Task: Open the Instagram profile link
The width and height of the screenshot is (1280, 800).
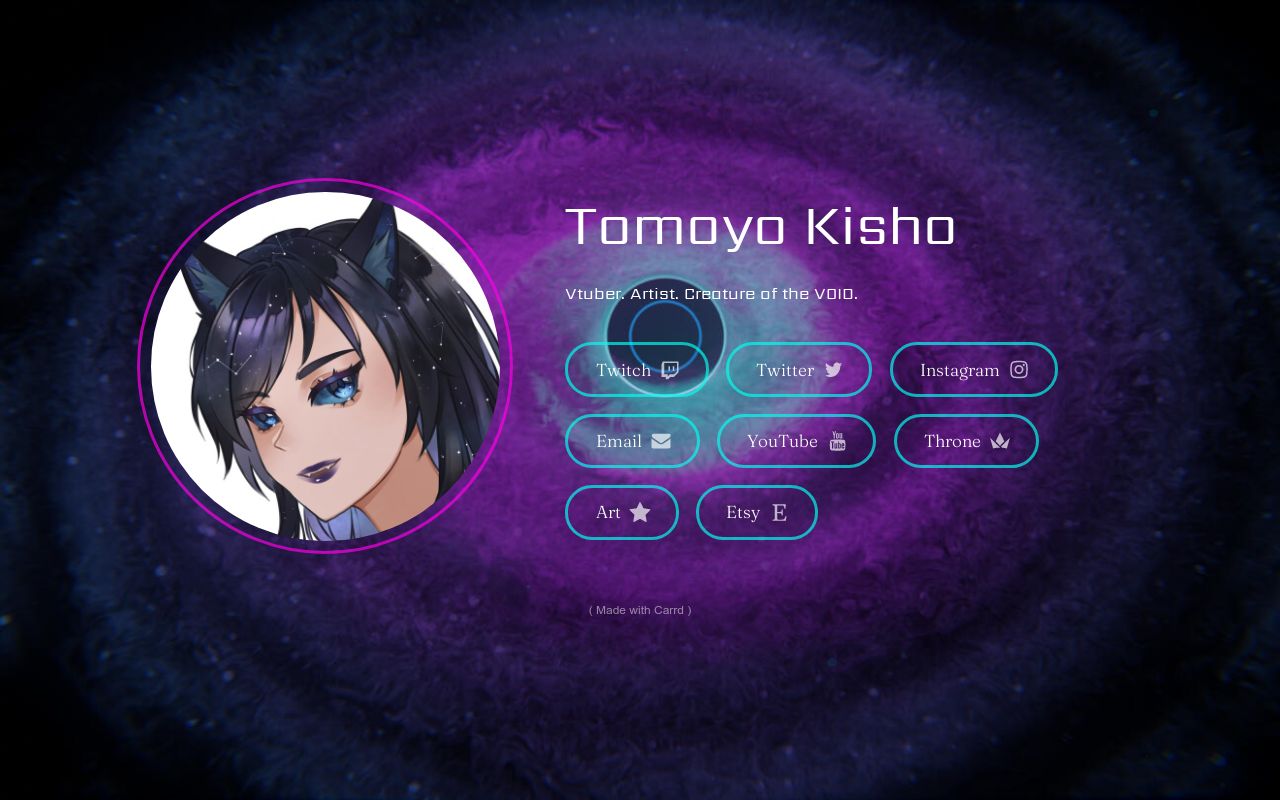Action: (x=973, y=369)
